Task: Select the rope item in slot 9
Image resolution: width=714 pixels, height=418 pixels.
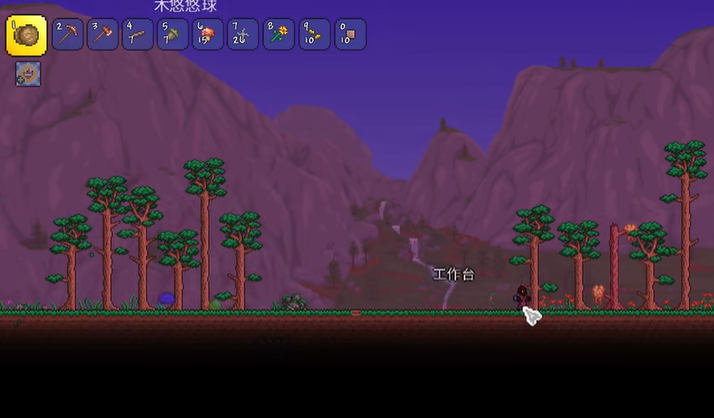Action: click(313, 34)
